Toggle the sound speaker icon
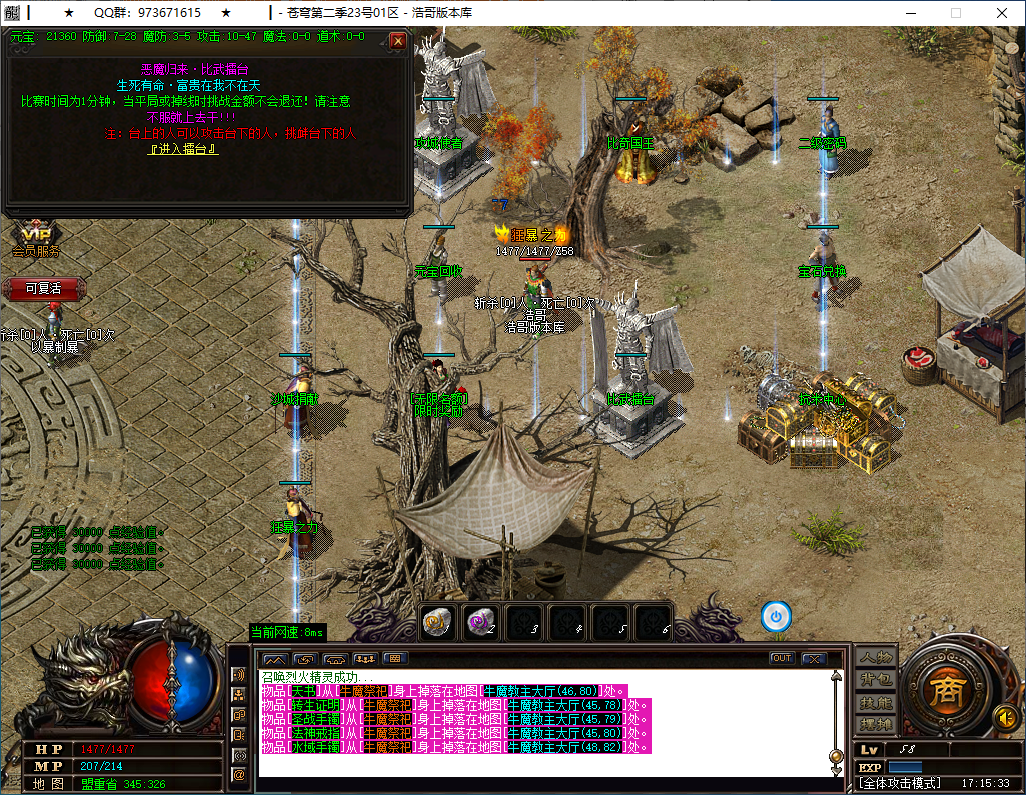Screen dimensions: 1026x795 1004,717
